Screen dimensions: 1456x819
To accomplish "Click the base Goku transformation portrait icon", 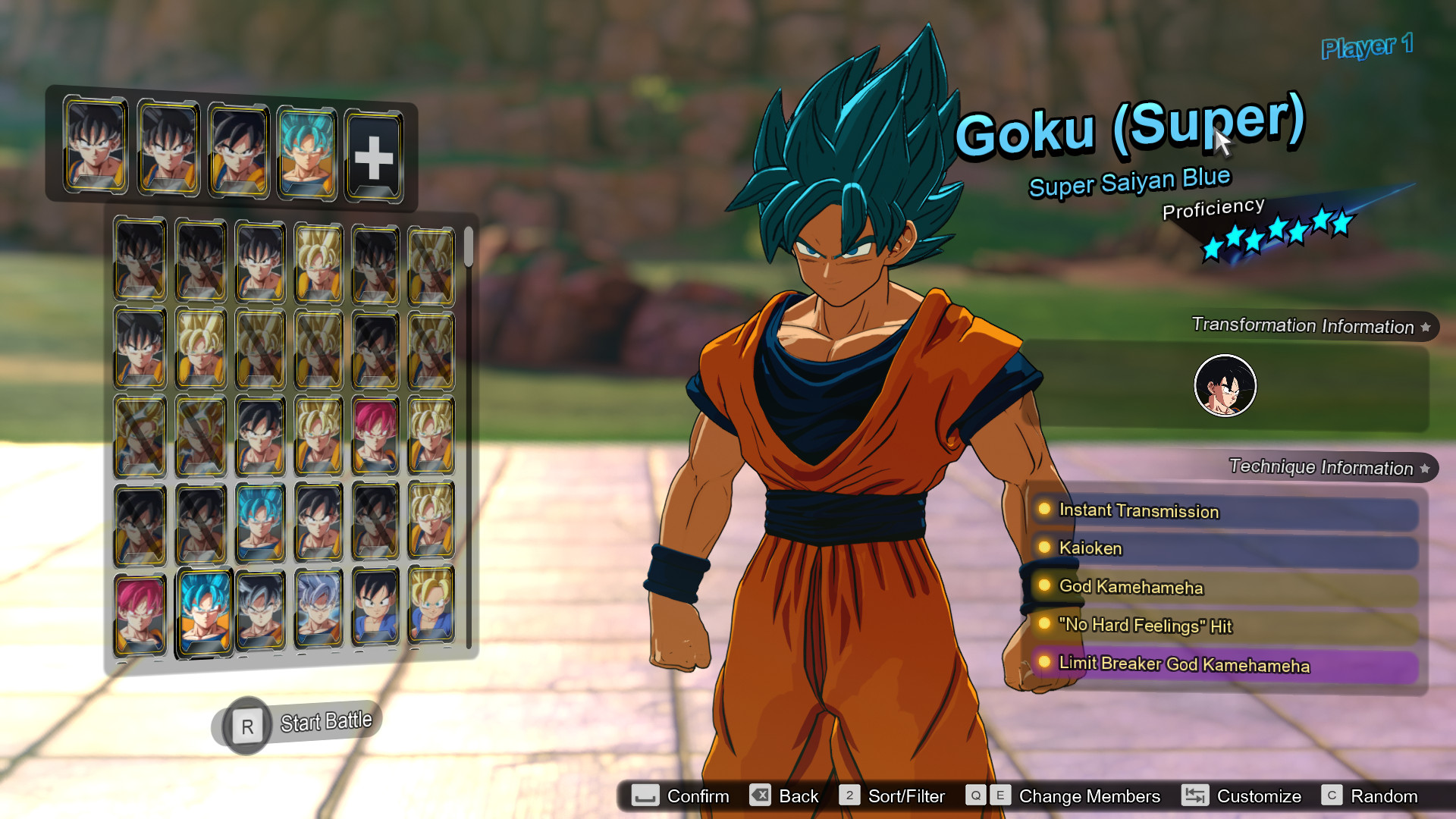I will coord(1225,385).
